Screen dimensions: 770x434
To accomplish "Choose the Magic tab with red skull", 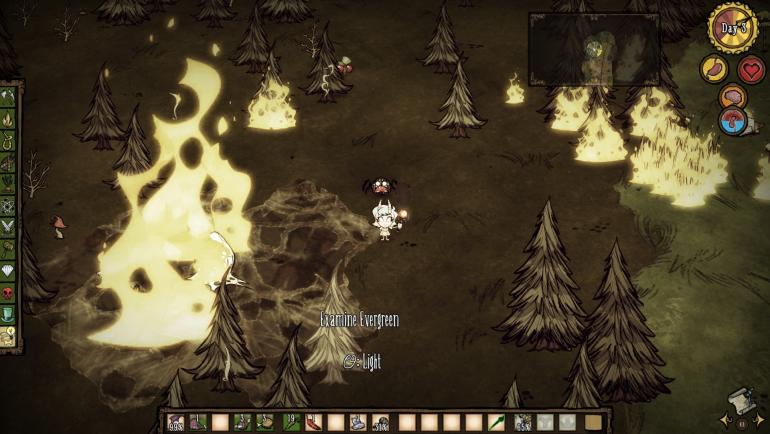I will (8, 295).
